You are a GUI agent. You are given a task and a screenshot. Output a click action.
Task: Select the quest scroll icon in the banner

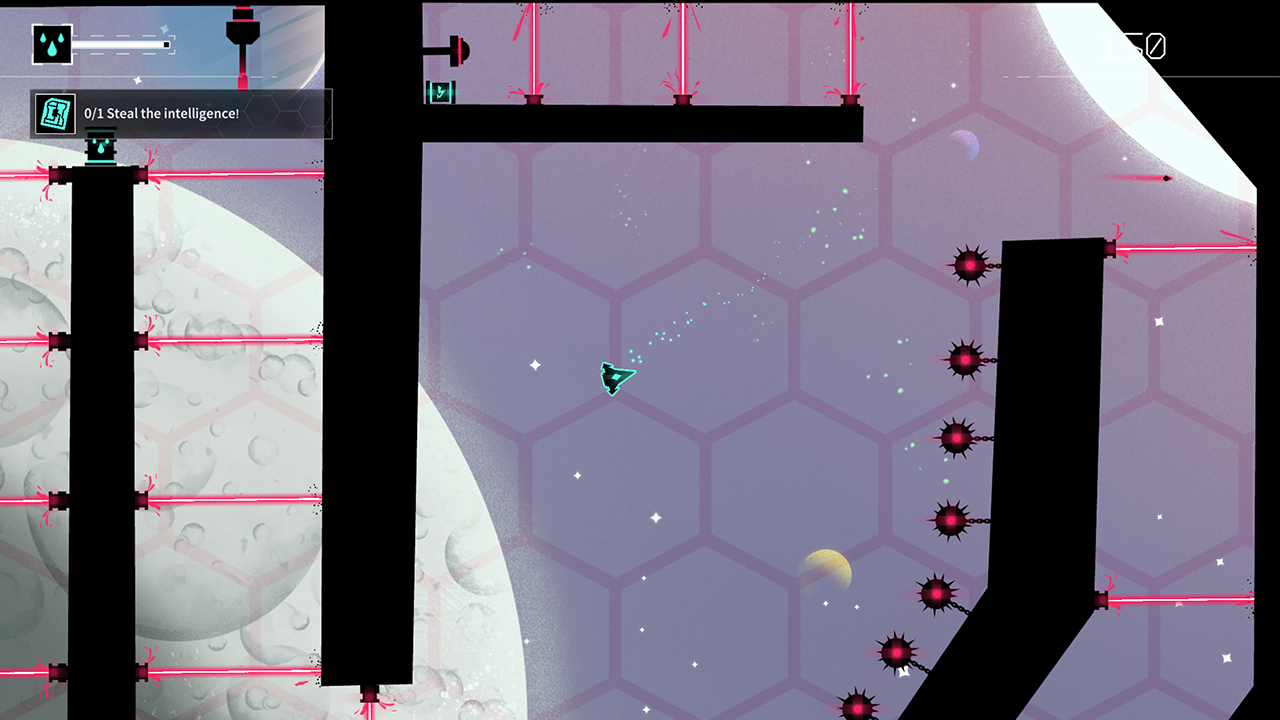coord(54,112)
